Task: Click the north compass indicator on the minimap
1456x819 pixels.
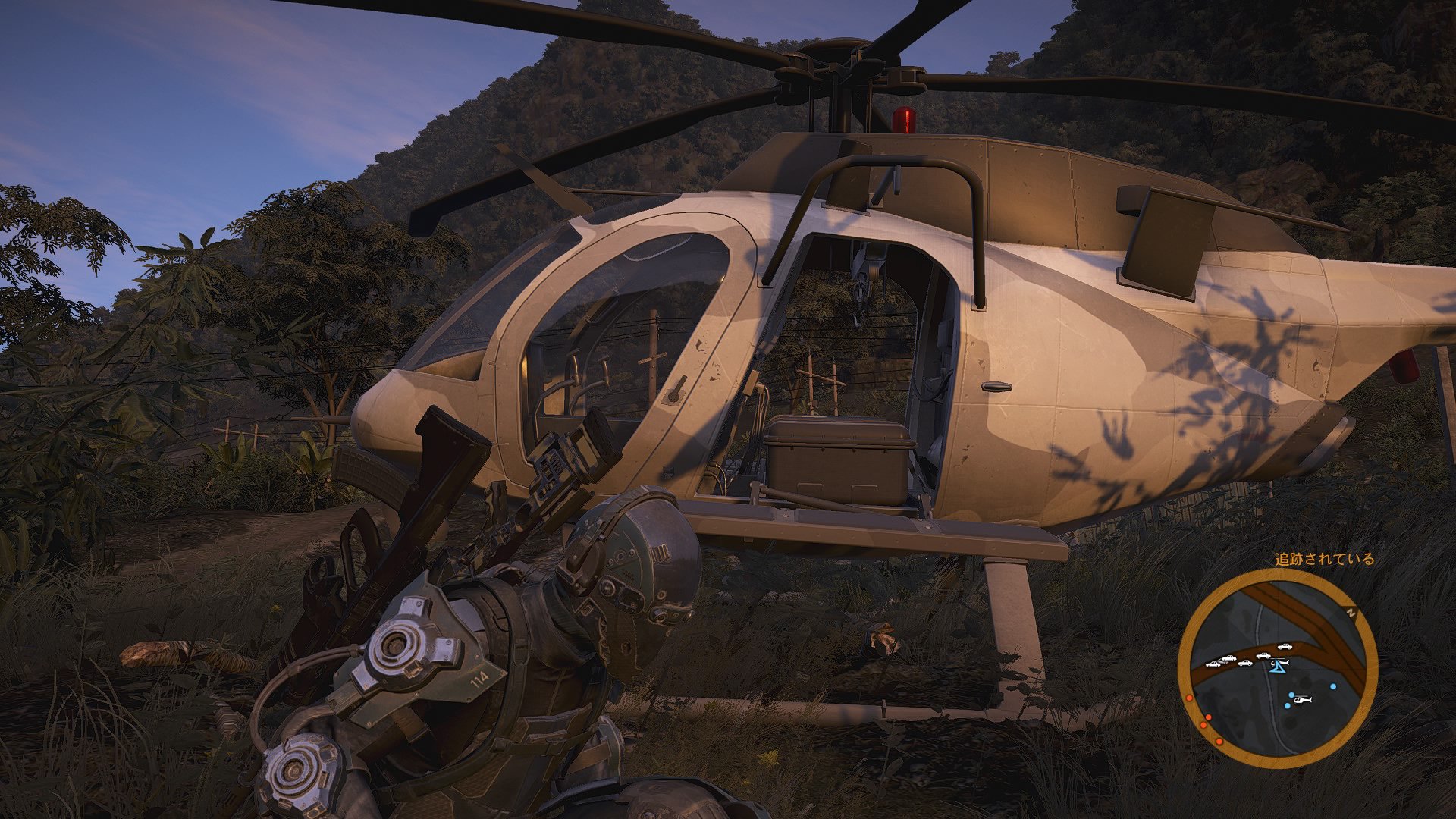Action: pos(1351,611)
